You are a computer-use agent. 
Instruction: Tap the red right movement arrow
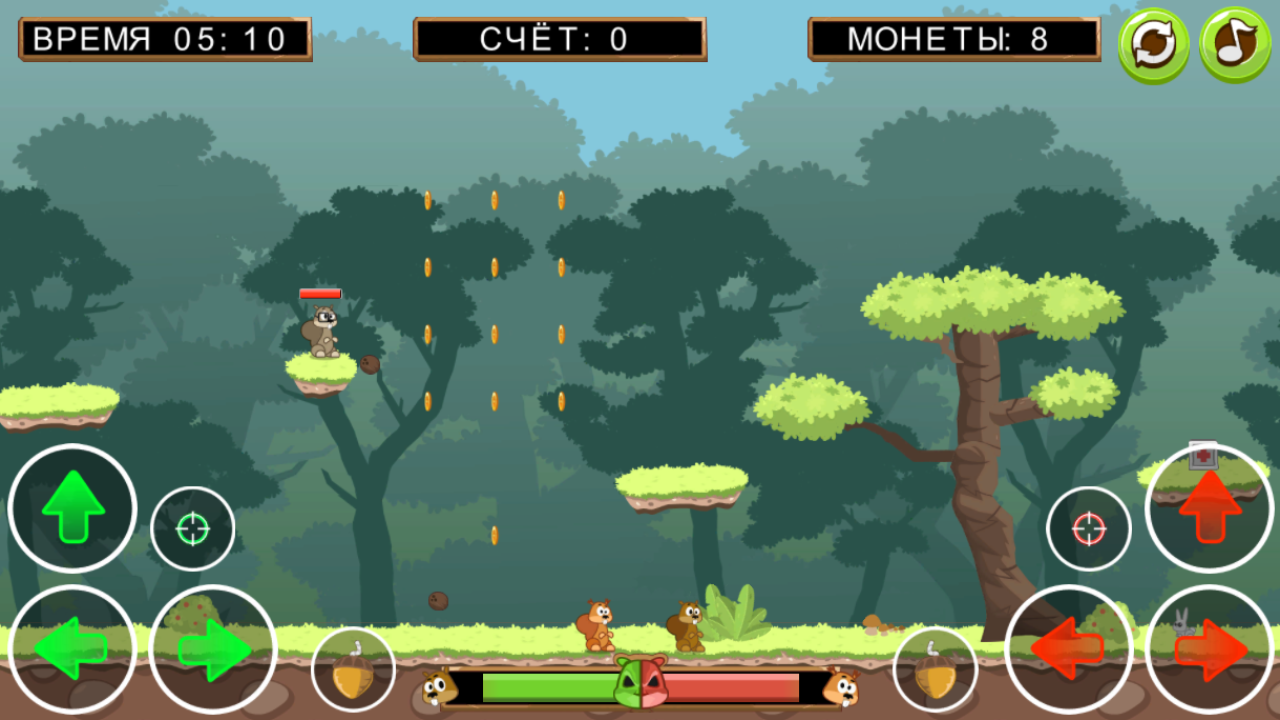(x=1209, y=647)
